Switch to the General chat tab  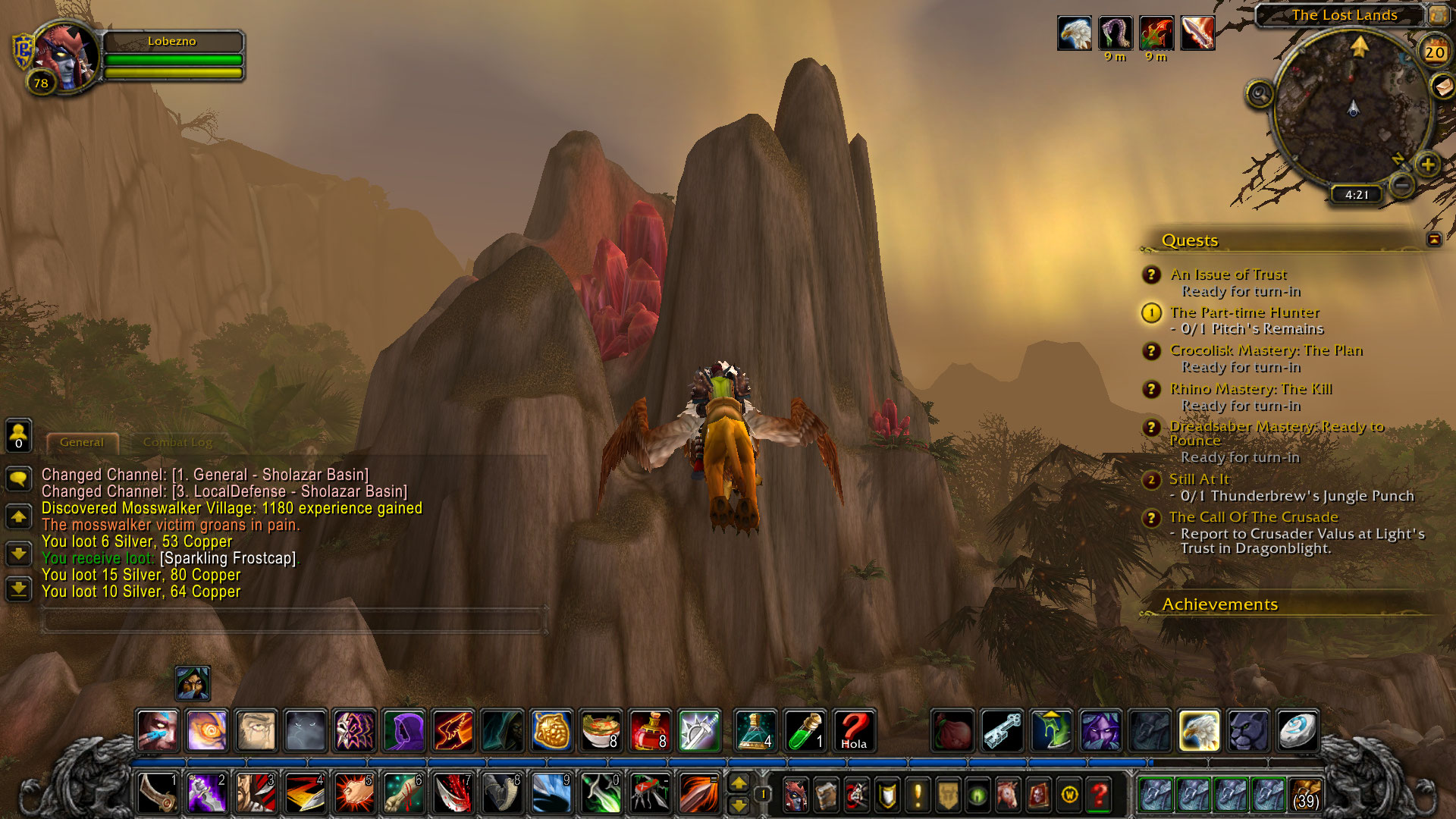[82, 442]
